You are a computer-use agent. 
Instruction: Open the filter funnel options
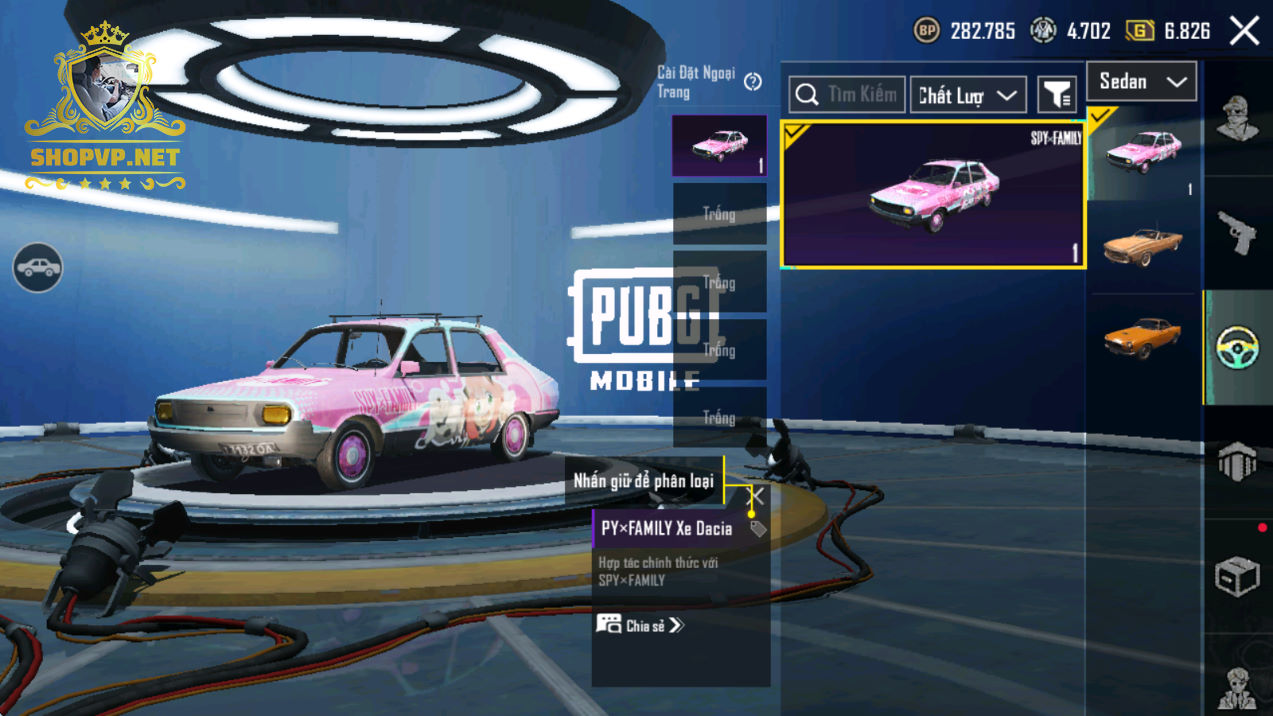(x=1057, y=95)
